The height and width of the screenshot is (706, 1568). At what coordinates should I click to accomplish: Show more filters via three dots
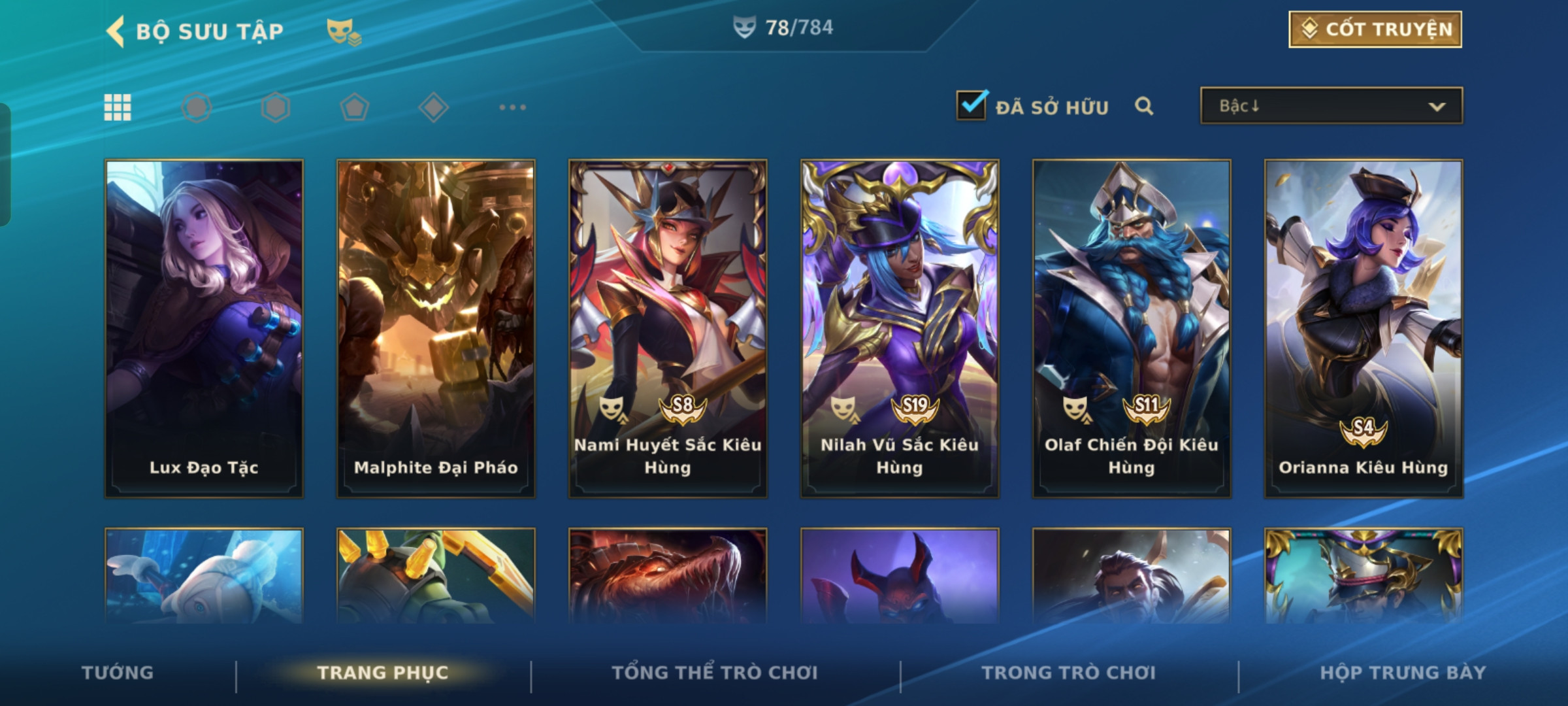512,107
